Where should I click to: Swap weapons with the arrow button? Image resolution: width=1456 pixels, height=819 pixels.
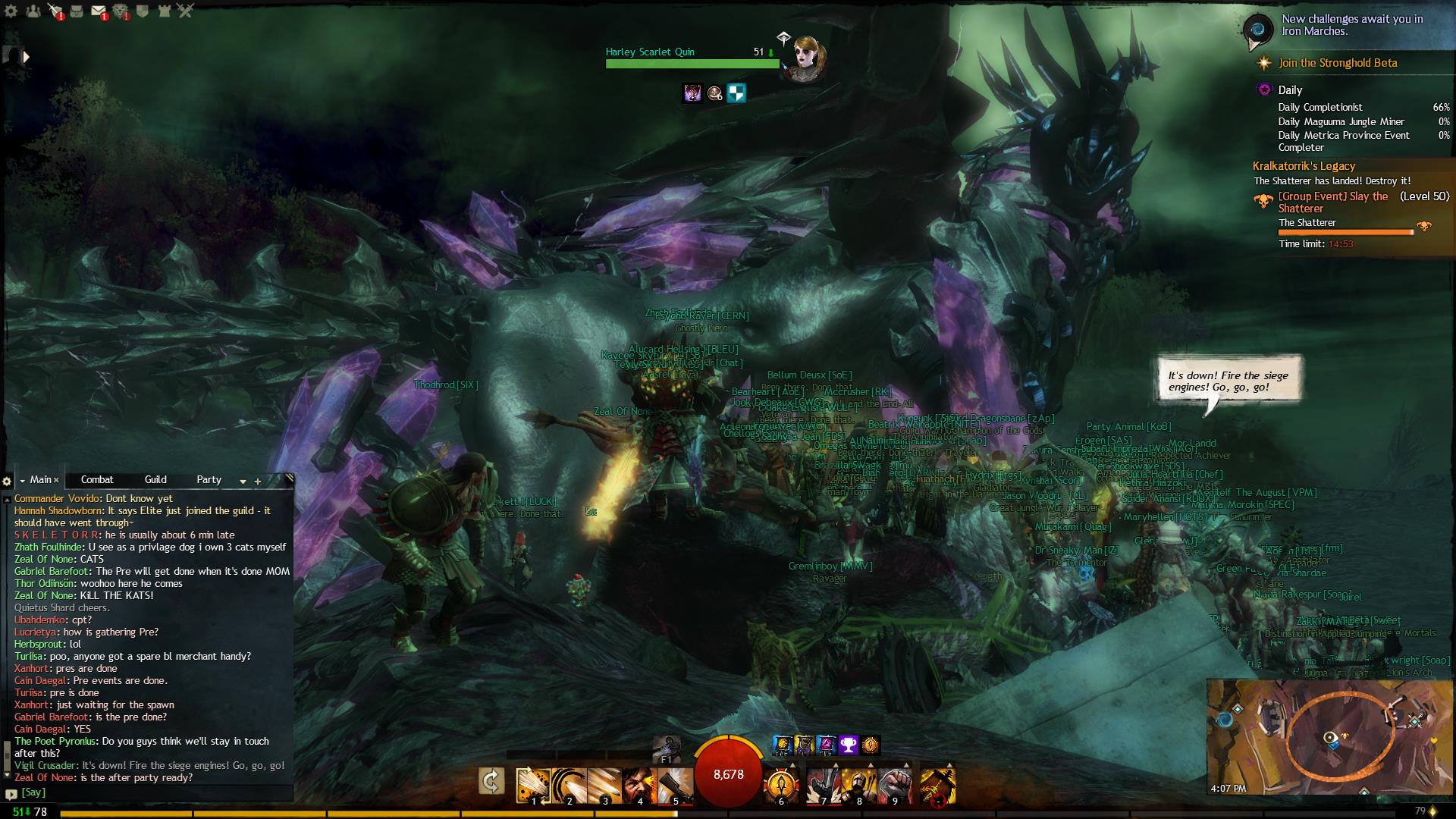(x=491, y=781)
